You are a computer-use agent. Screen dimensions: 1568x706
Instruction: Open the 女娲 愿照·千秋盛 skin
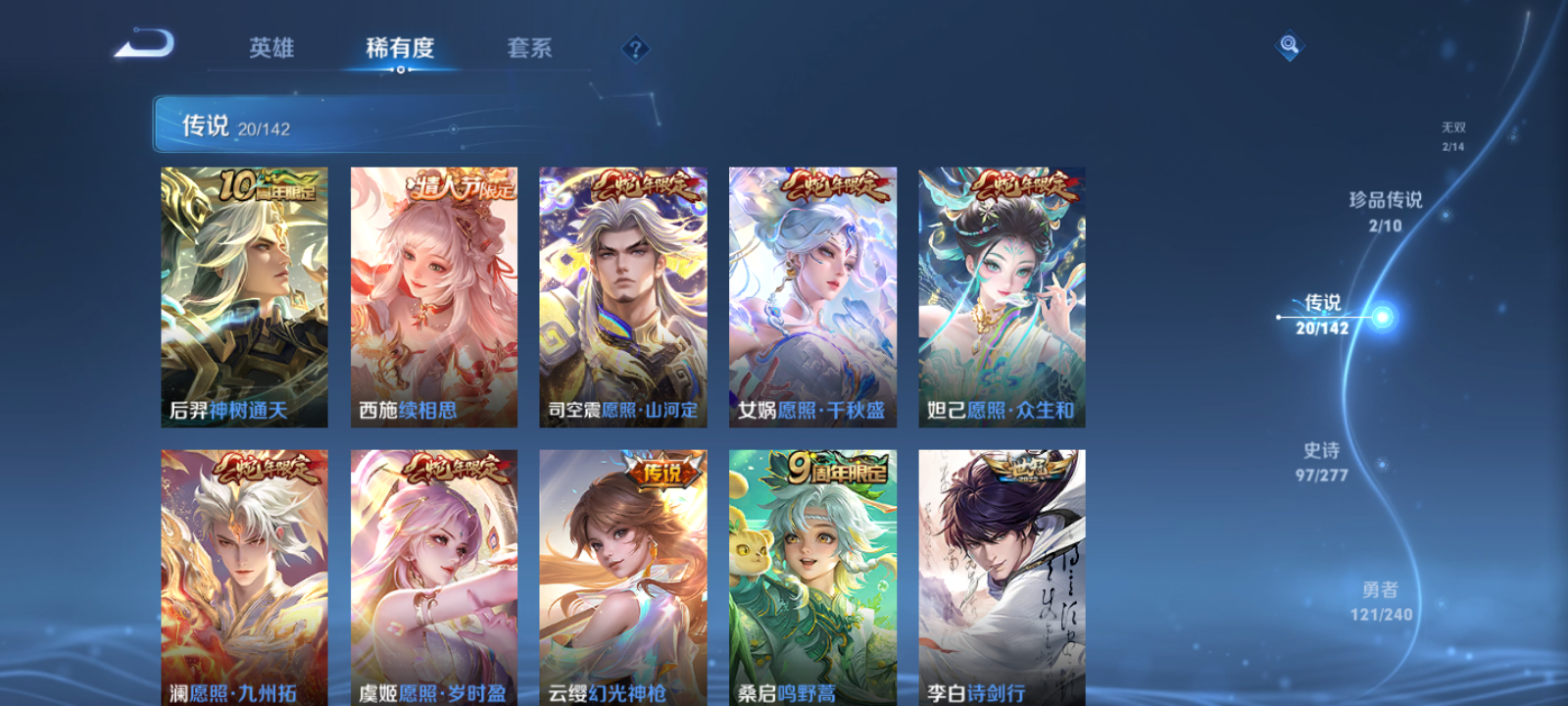pyautogui.click(x=811, y=294)
